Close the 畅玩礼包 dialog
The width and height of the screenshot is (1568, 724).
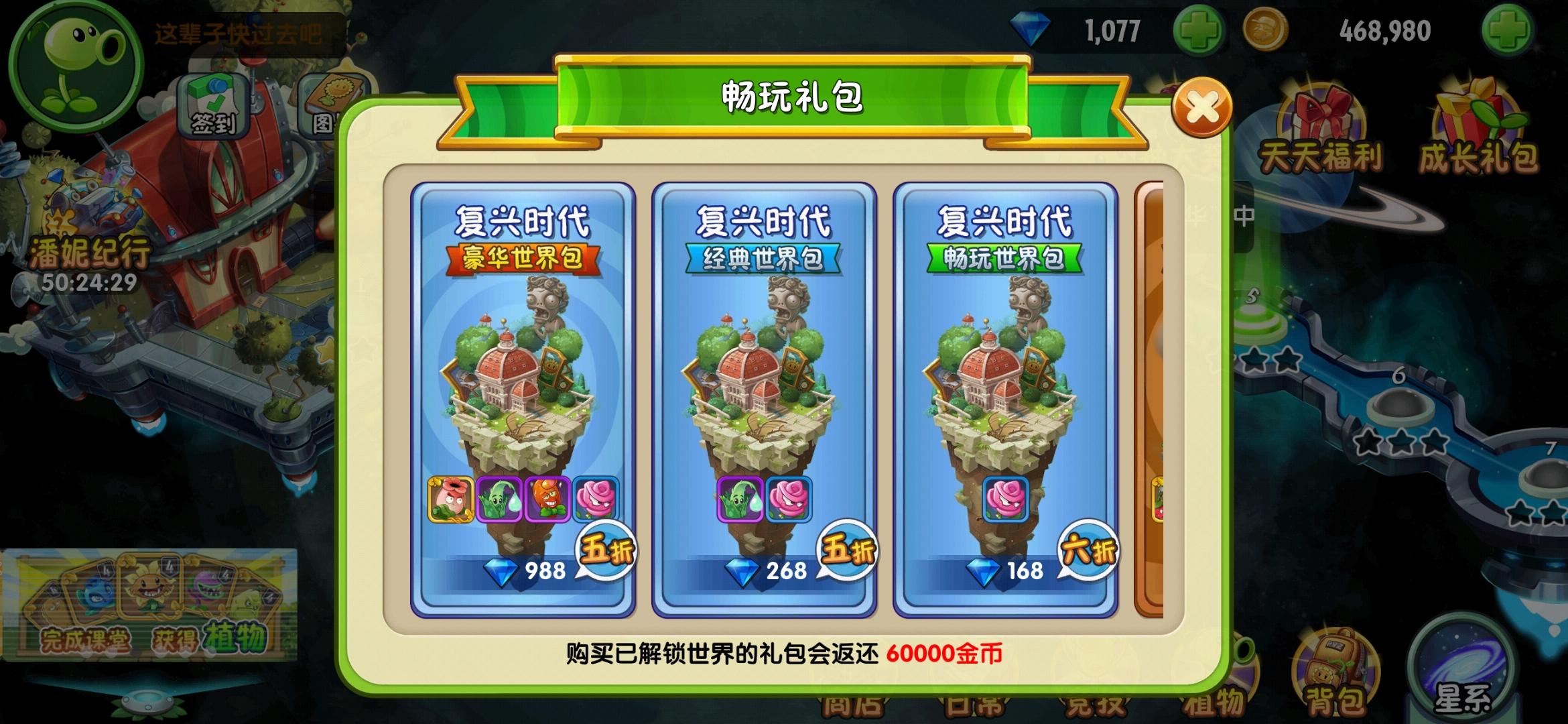pyautogui.click(x=1203, y=105)
